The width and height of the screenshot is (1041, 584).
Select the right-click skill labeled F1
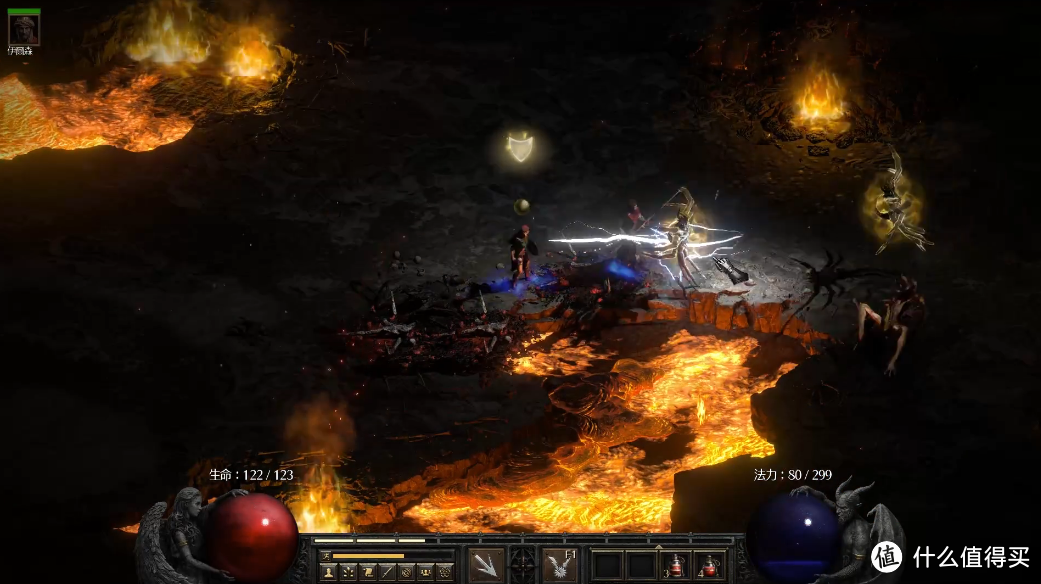(560, 565)
